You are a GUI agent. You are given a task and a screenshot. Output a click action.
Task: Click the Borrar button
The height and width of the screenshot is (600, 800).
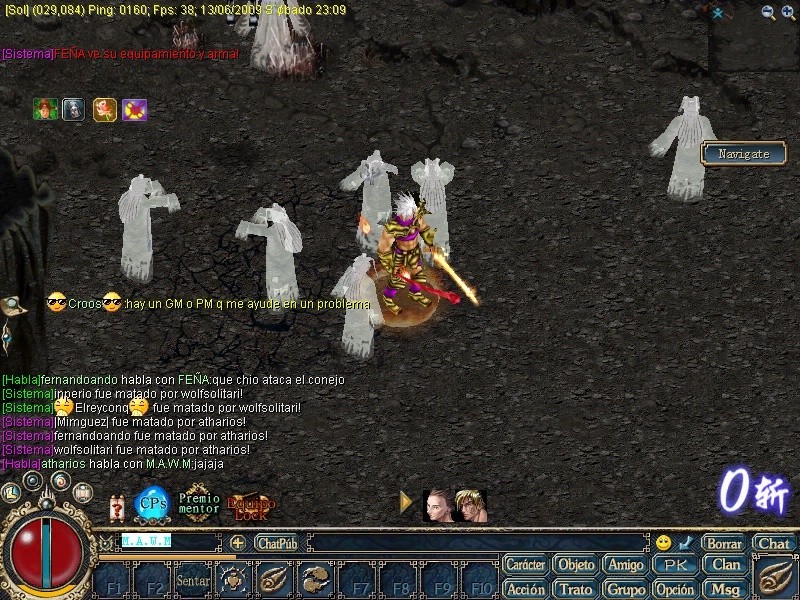[x=723, y=544]
